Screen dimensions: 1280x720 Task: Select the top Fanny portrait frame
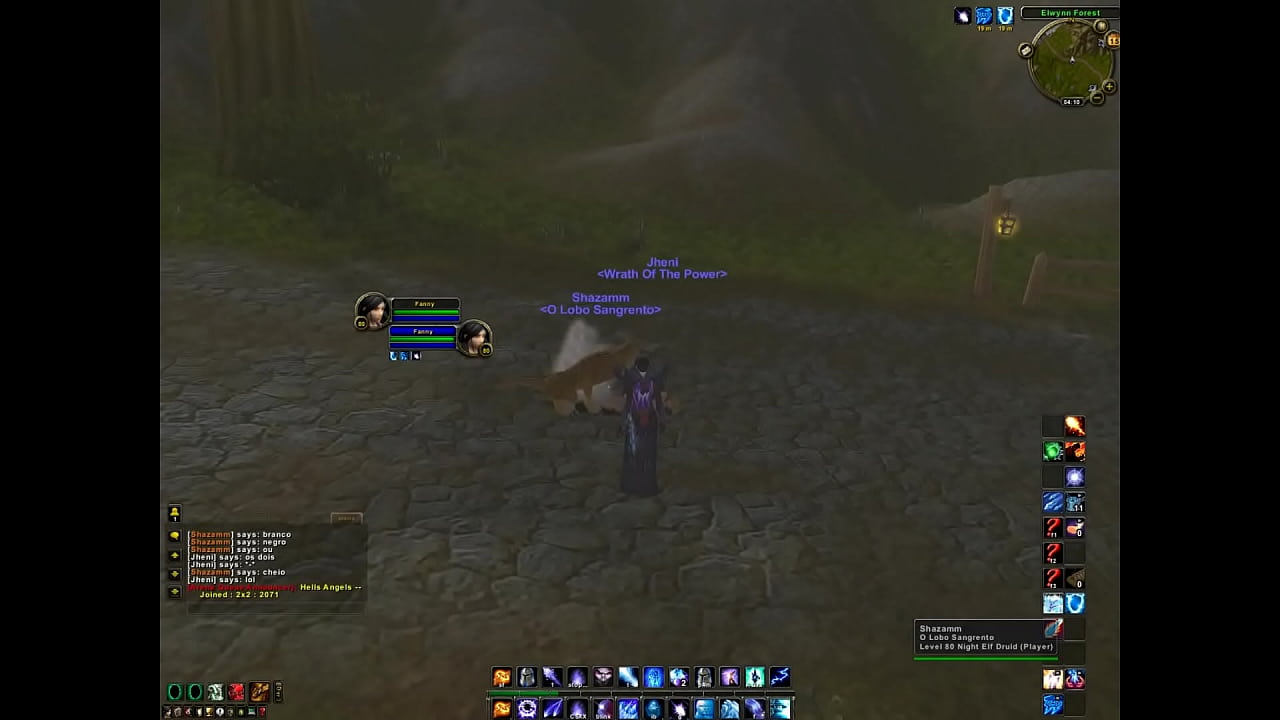click(x=372, y=310)
